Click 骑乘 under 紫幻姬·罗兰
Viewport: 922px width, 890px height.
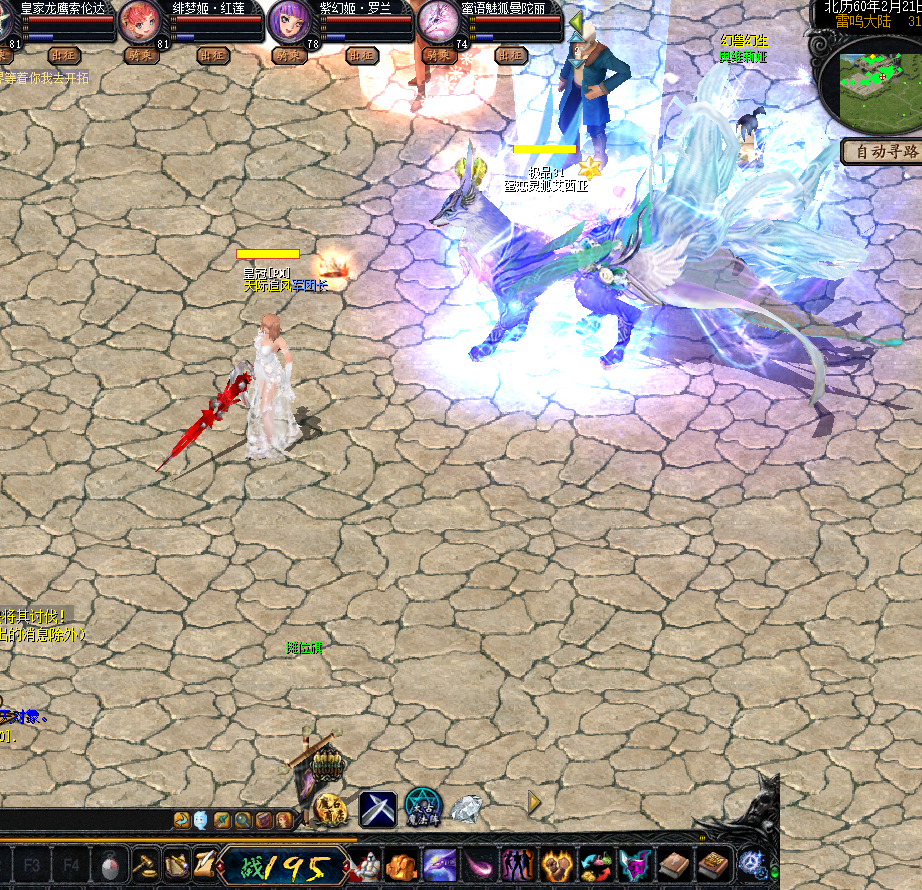[x=289, y=56]
